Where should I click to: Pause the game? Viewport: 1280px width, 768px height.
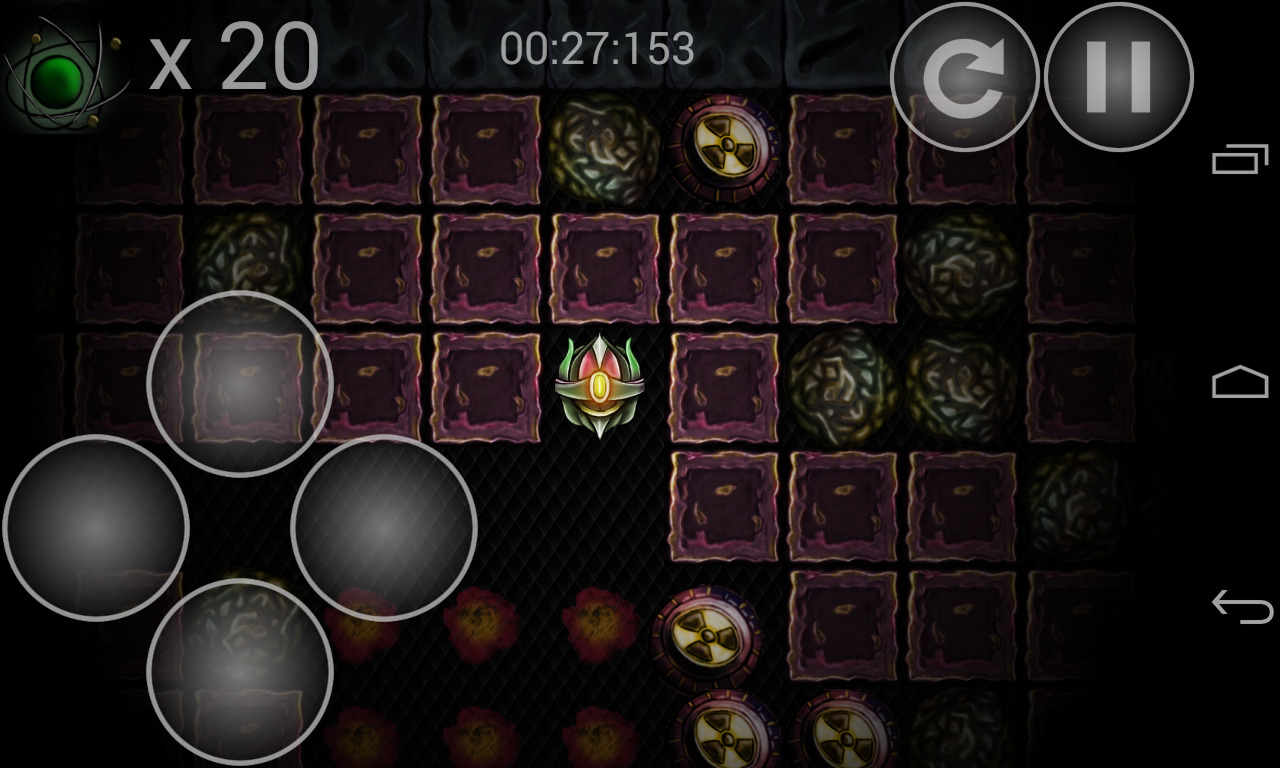[x=1118, y=78]
